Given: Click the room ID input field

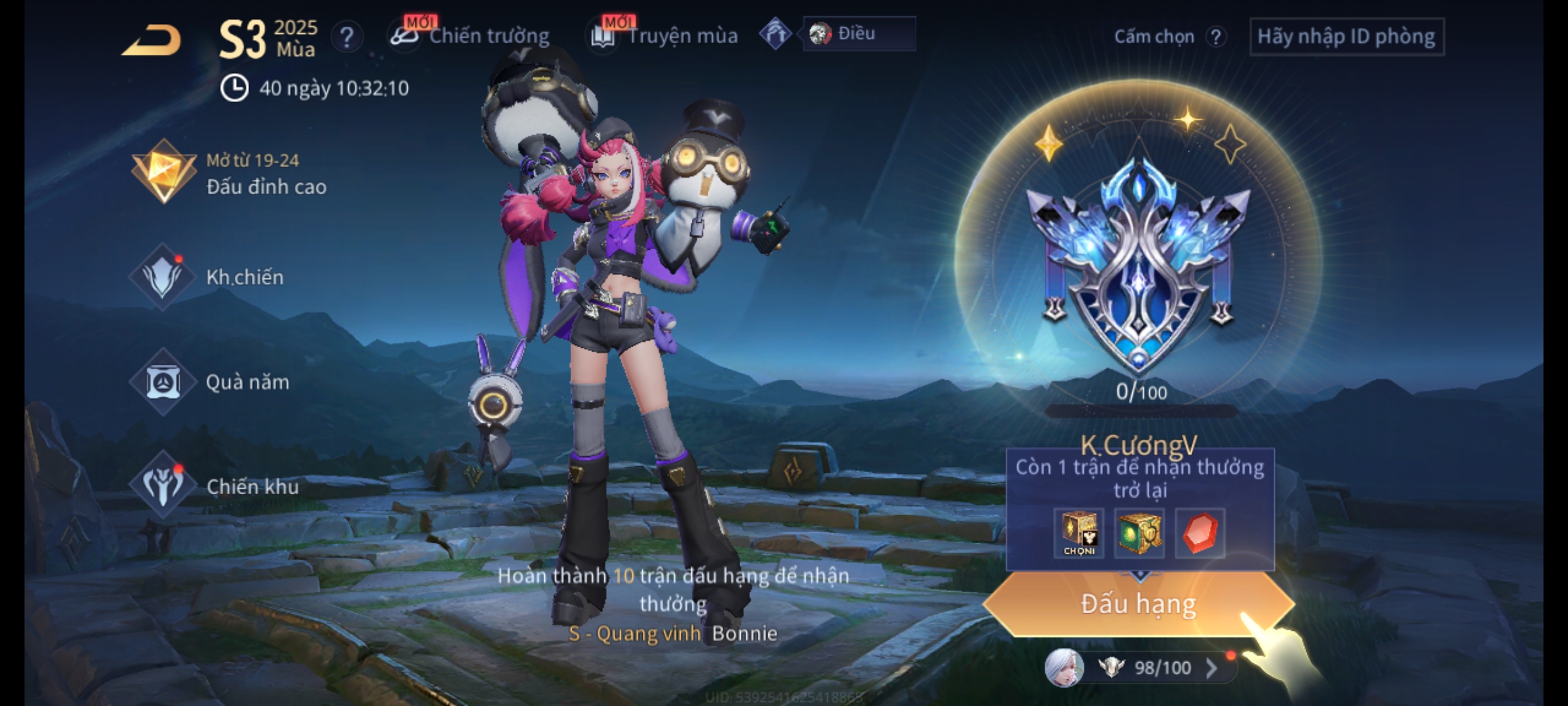Looking at the screenshot, I should tap(1347, 37).
